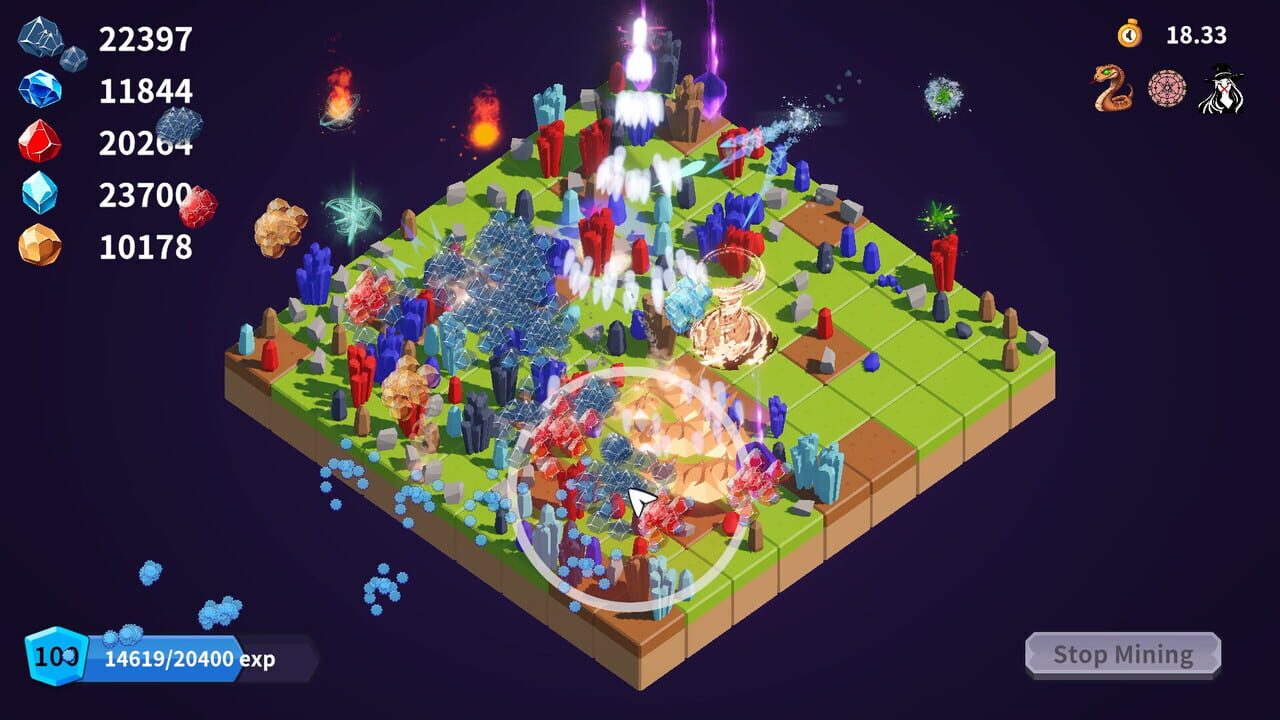Click the golden ore resource icon showing 10178
The height and width of the screenshot is (720, 1280).
tap(40, 240)
